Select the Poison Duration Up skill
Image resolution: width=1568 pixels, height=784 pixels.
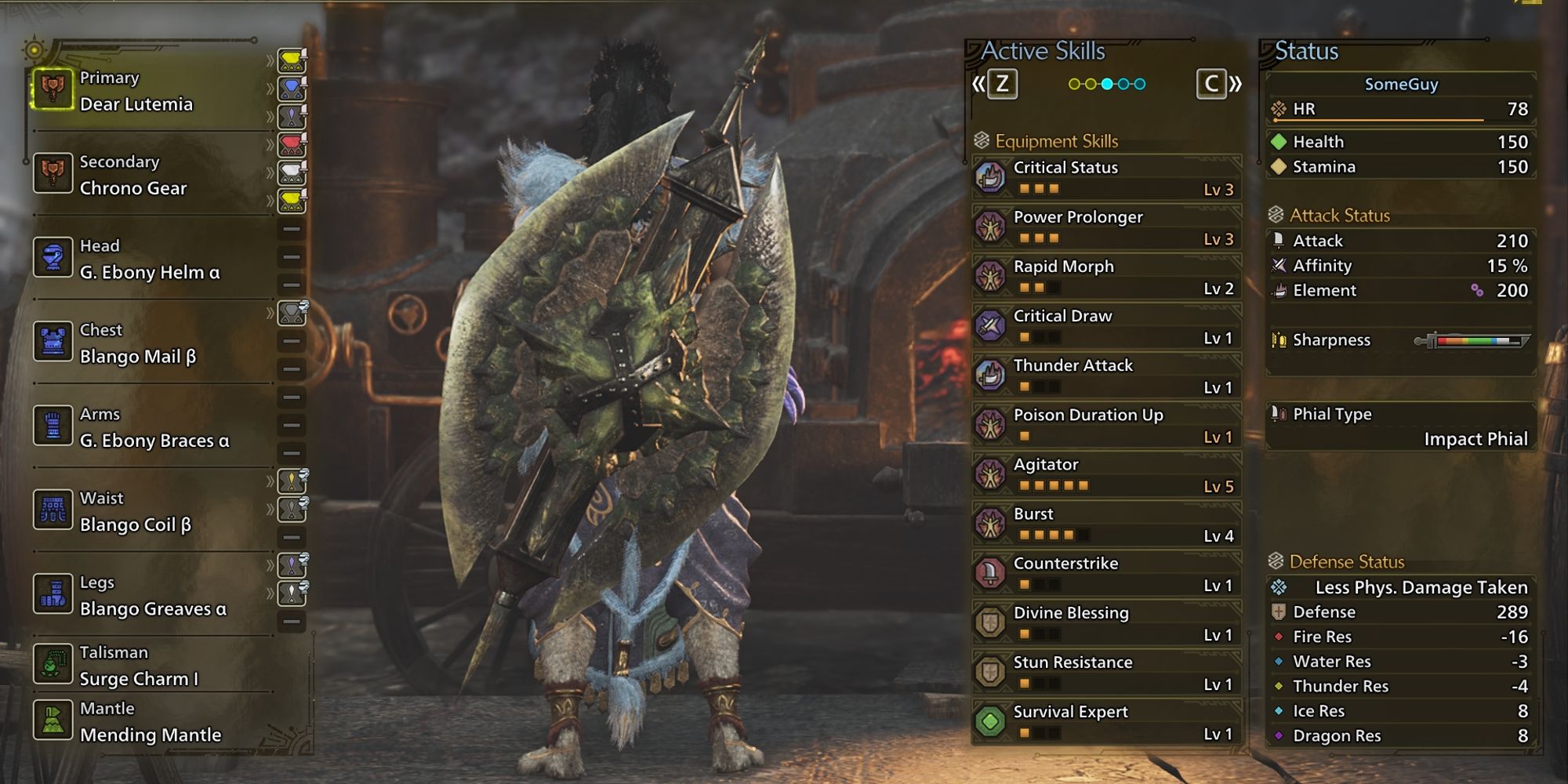click(x=1106, y=425)
